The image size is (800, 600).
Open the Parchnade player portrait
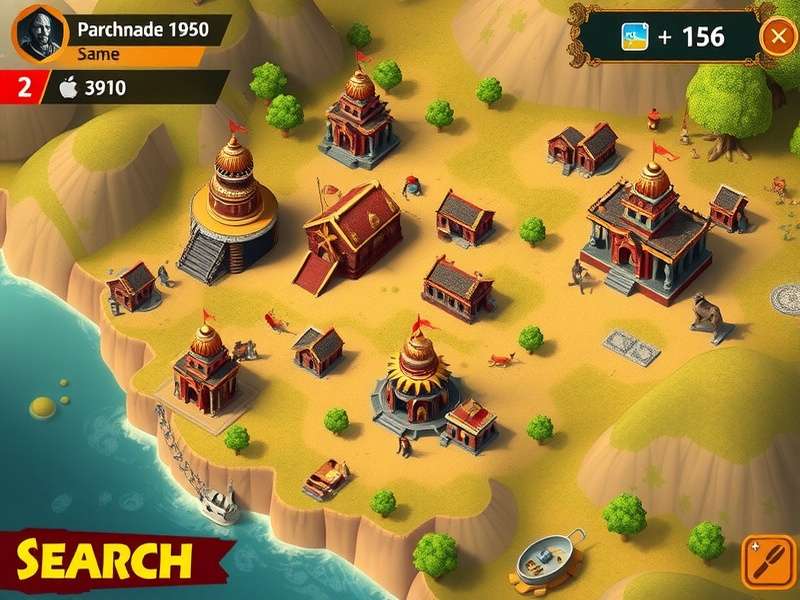37,32
